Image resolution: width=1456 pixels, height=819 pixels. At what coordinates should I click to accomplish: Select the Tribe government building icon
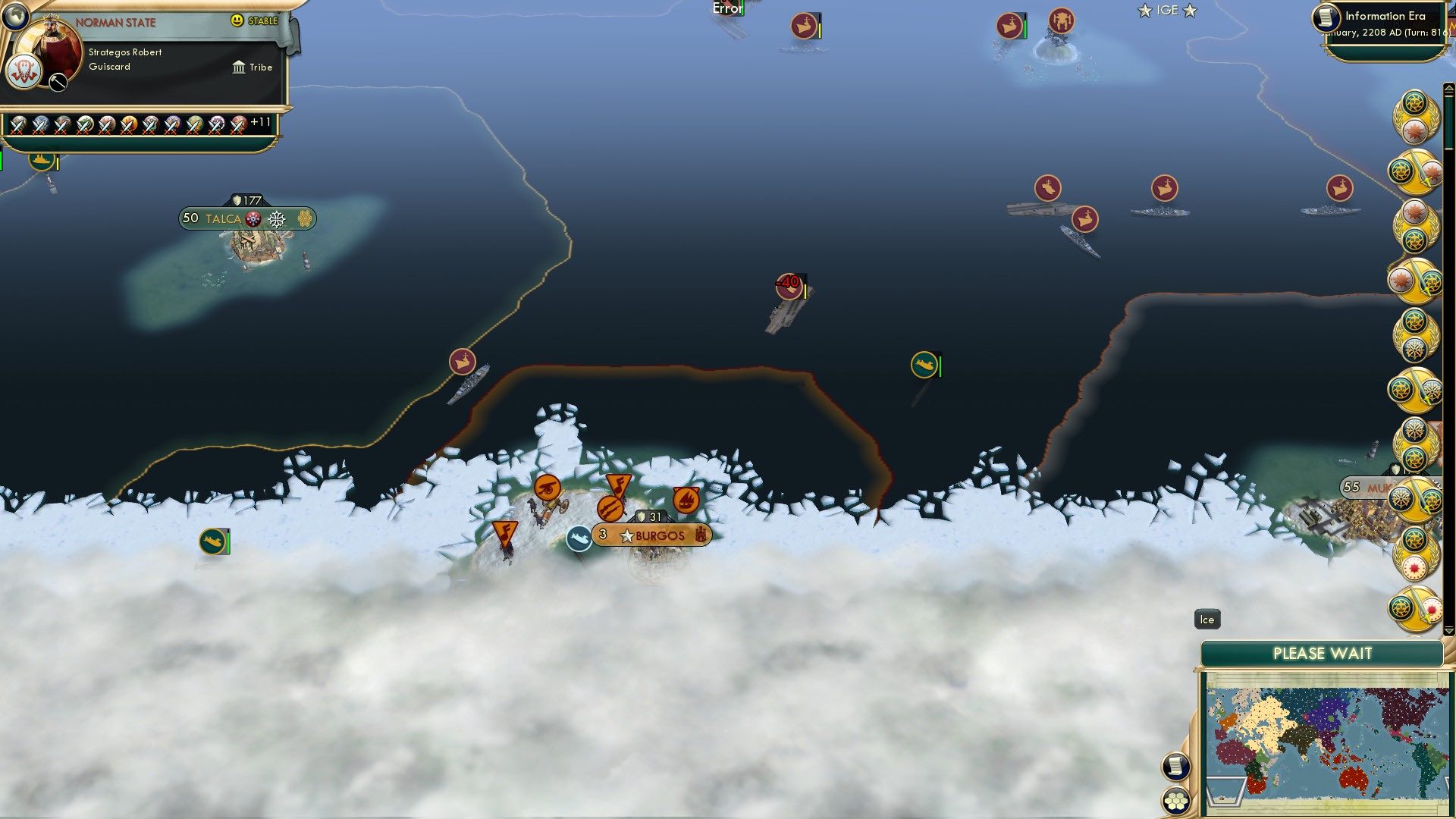point(239,67)
